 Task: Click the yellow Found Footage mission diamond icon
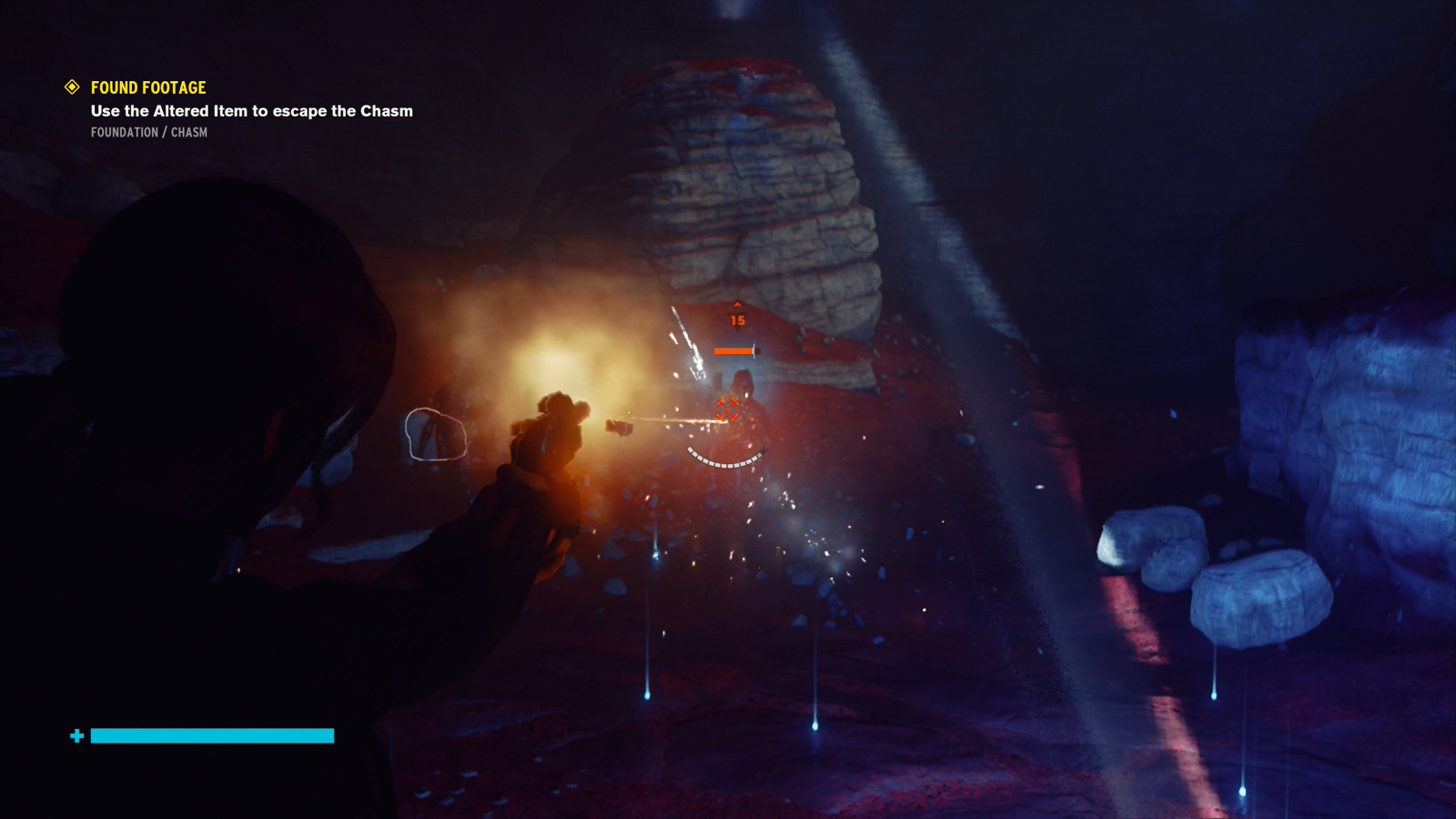pos(71,87)
